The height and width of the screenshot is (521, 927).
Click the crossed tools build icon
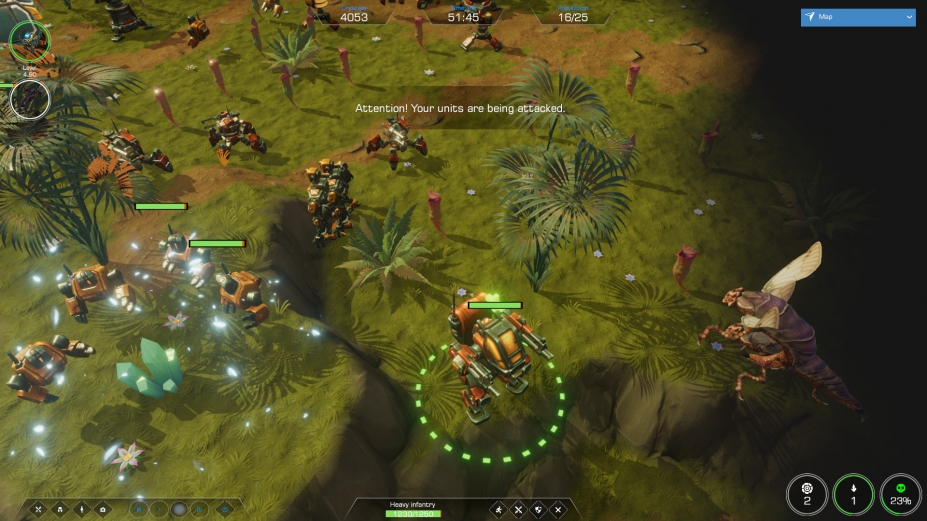pos(39,509)
